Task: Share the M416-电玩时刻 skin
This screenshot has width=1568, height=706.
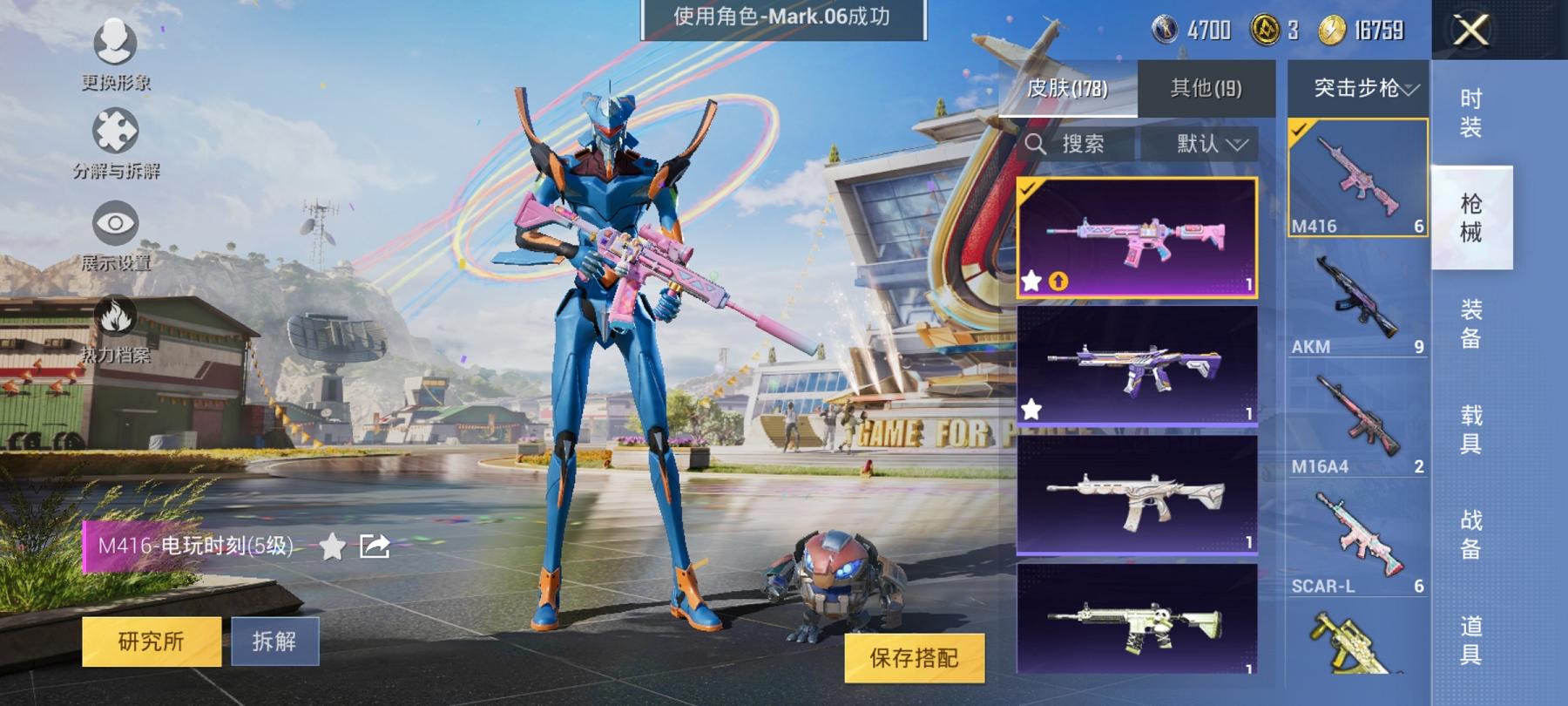Action: (x=373, y=545)
